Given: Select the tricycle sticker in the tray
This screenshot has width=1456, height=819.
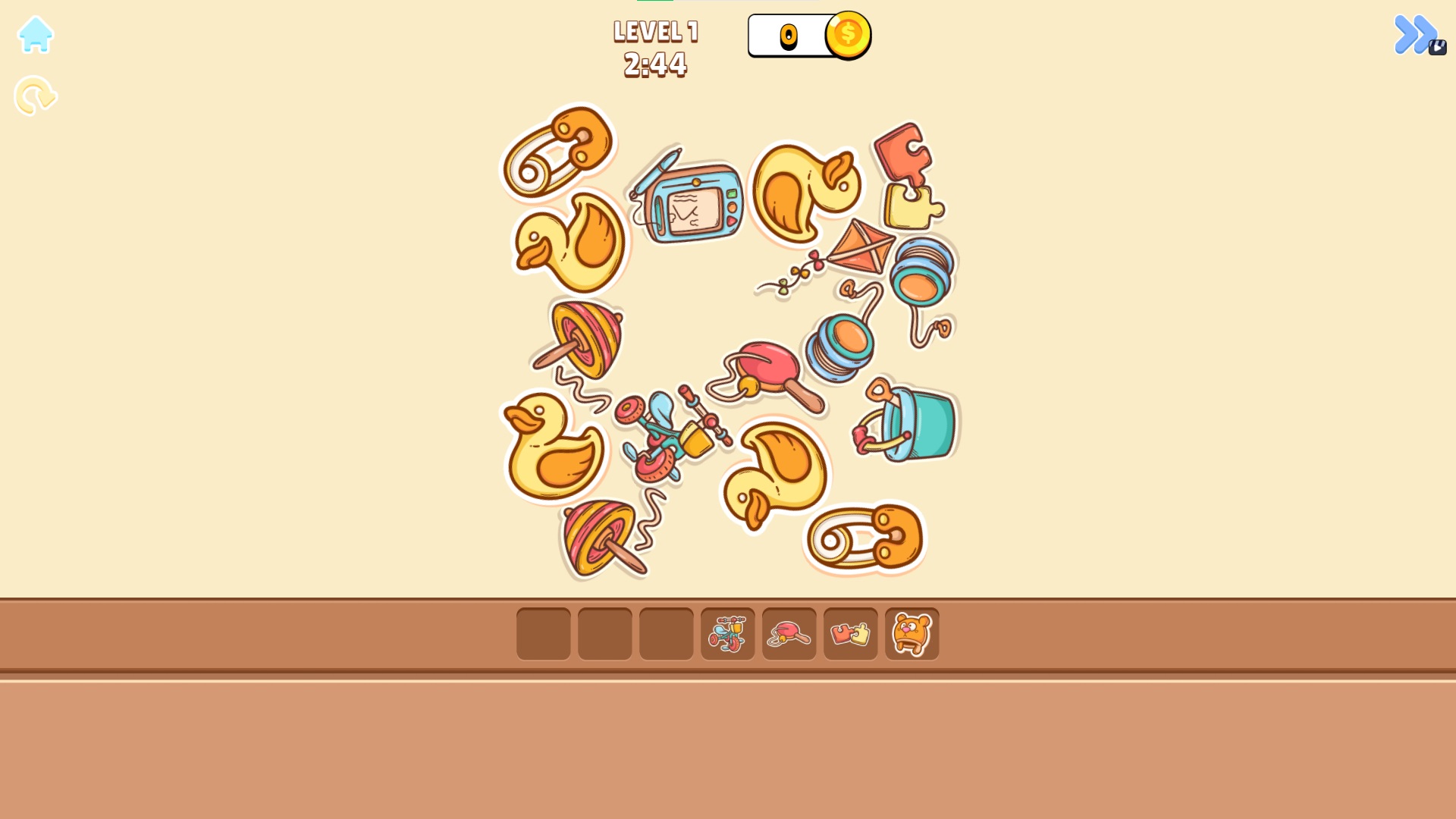Looking at the screenshot, I should pos(727,633).
